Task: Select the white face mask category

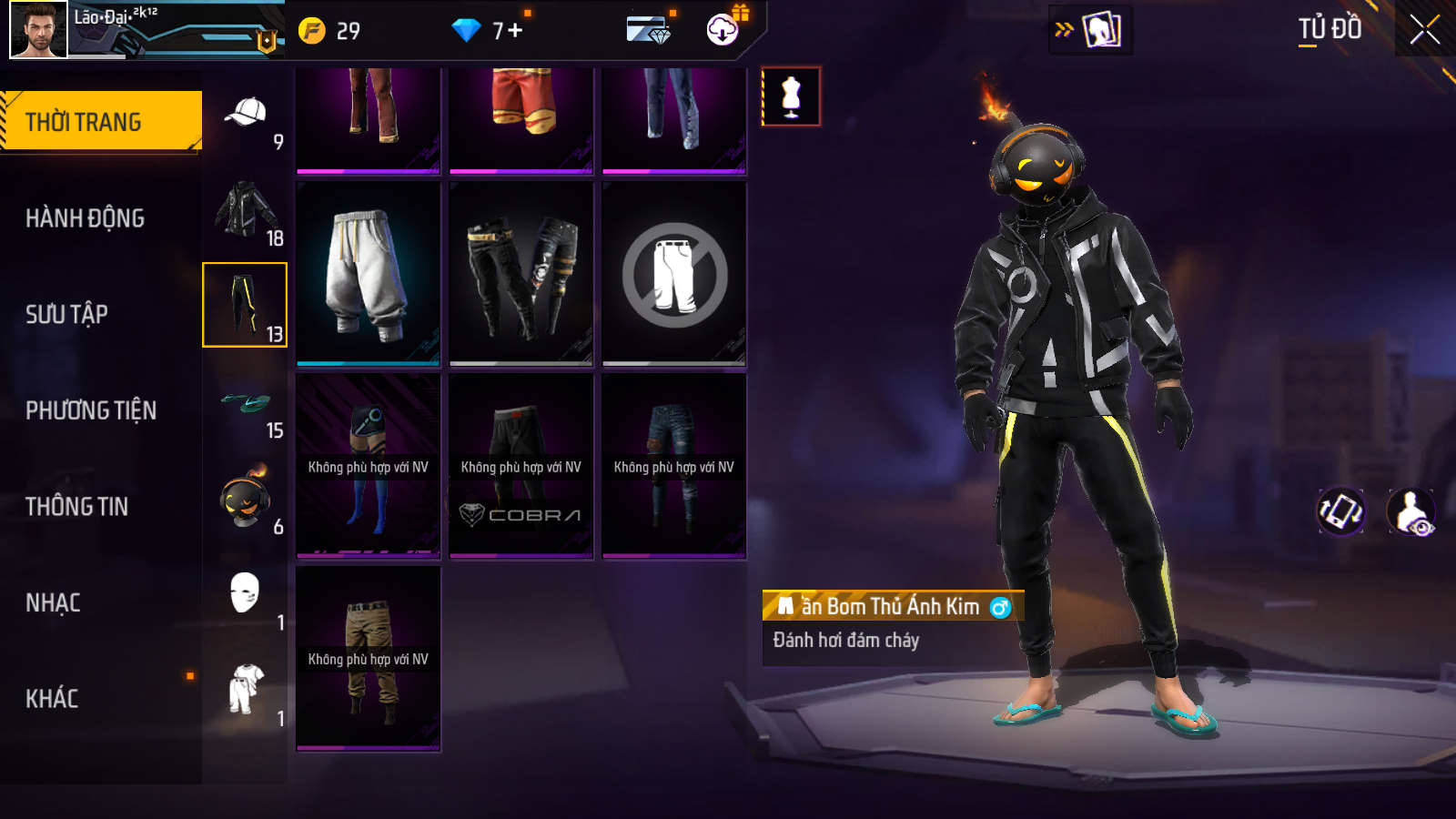Action: coord(245,596)
